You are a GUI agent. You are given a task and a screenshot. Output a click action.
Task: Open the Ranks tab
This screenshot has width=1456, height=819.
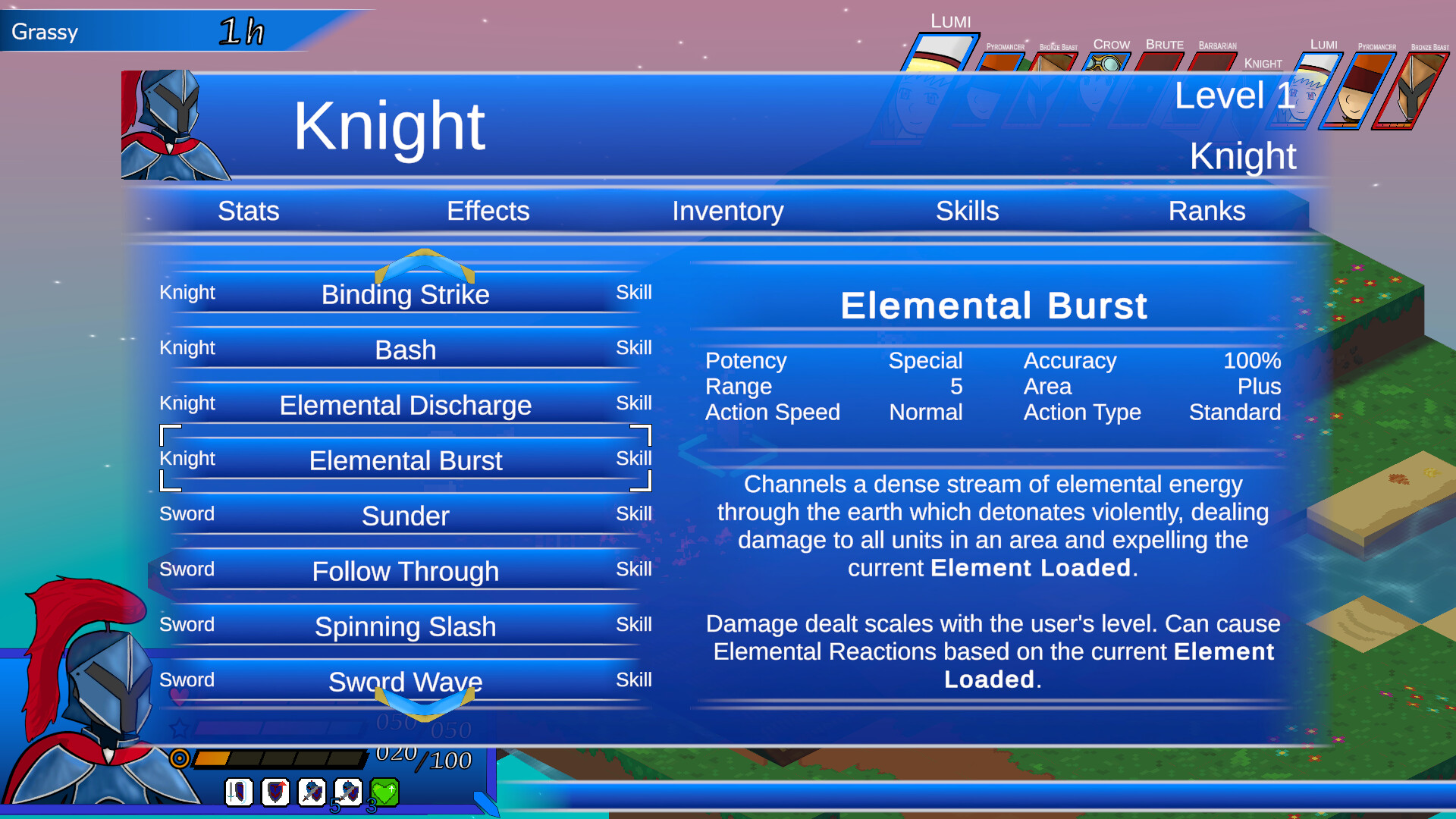pyautogui.click(x=1207, y=211)
